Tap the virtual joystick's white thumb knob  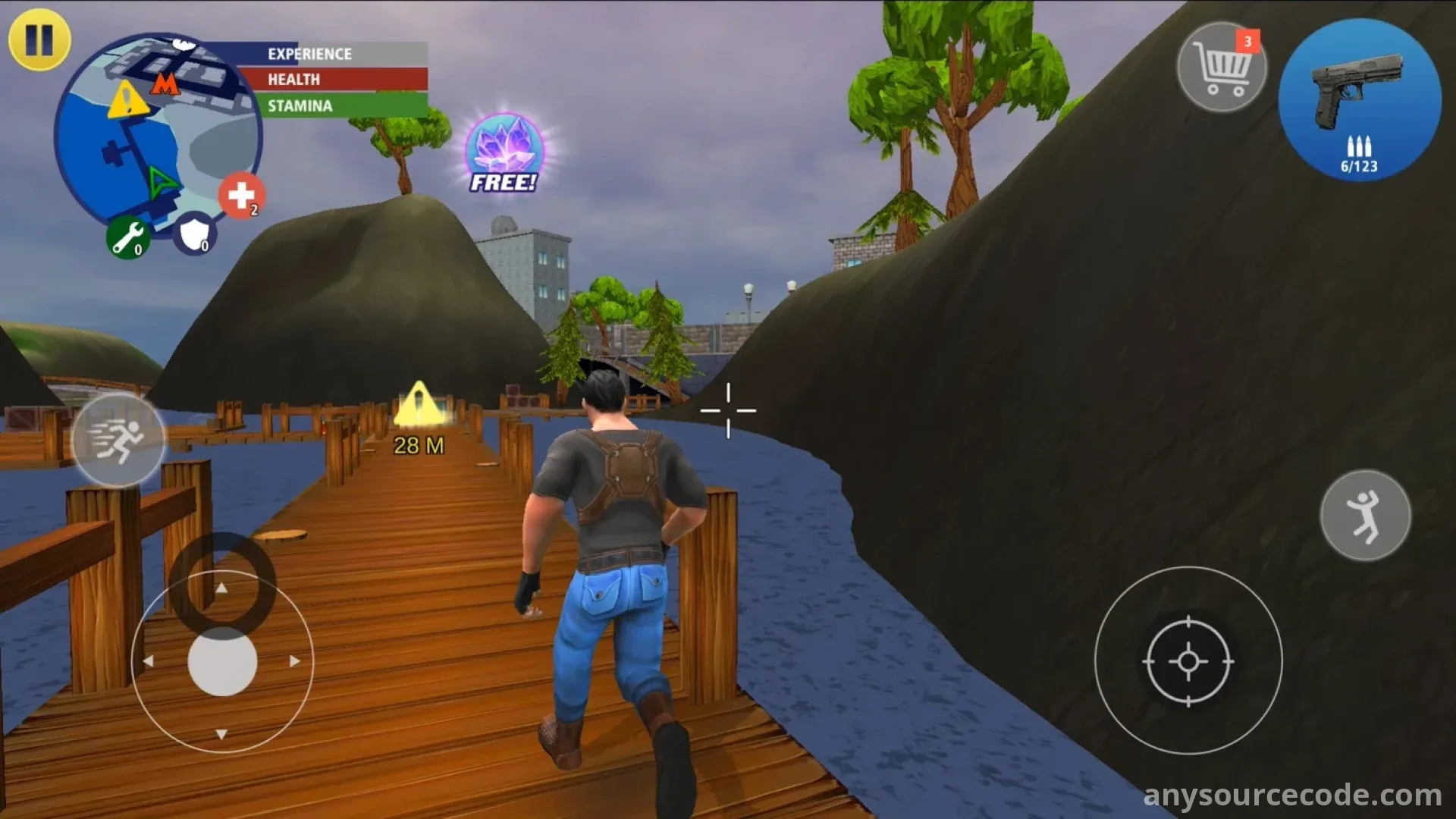[x=222, y=661]
